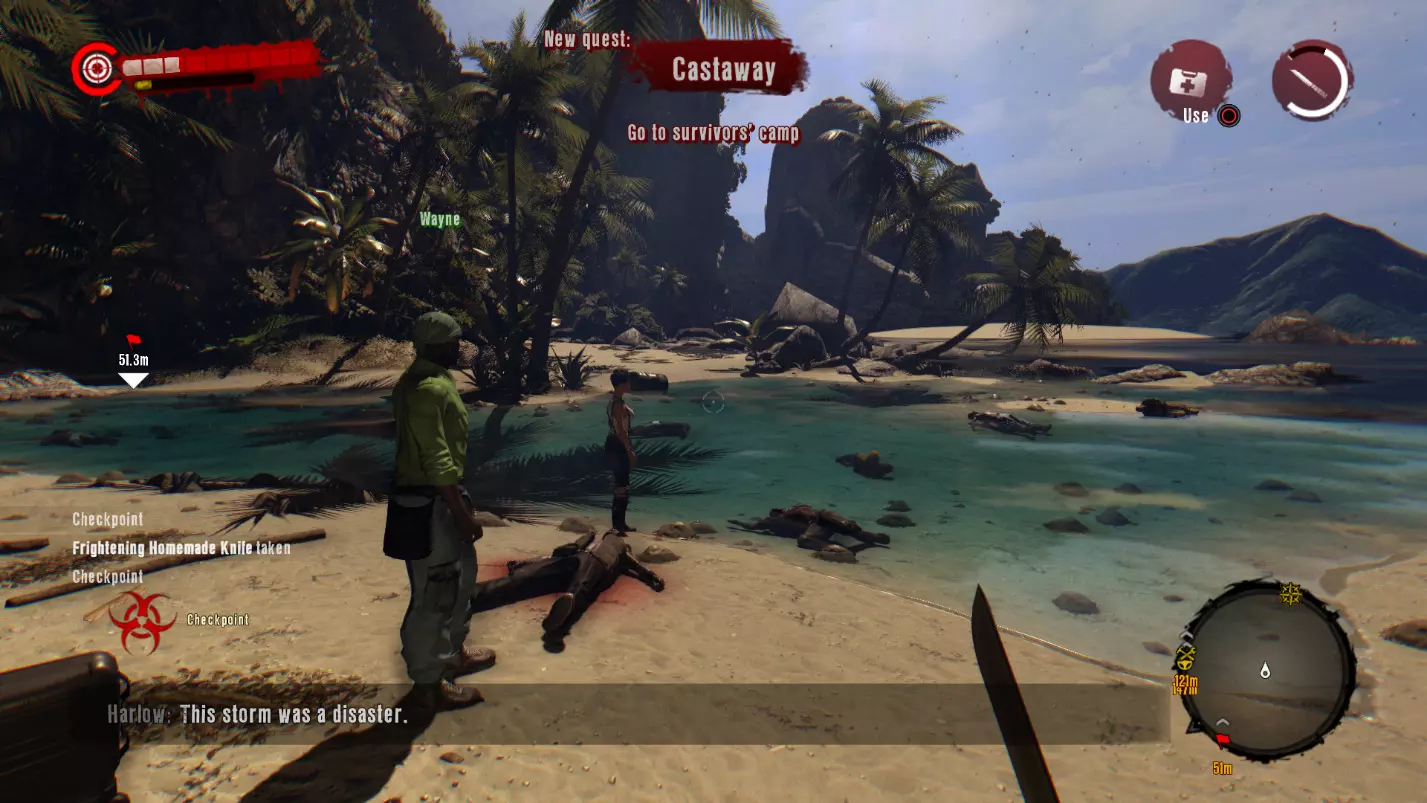Click the controller button prompt beside Use
1427x803 pixels.
point(1229,116)
